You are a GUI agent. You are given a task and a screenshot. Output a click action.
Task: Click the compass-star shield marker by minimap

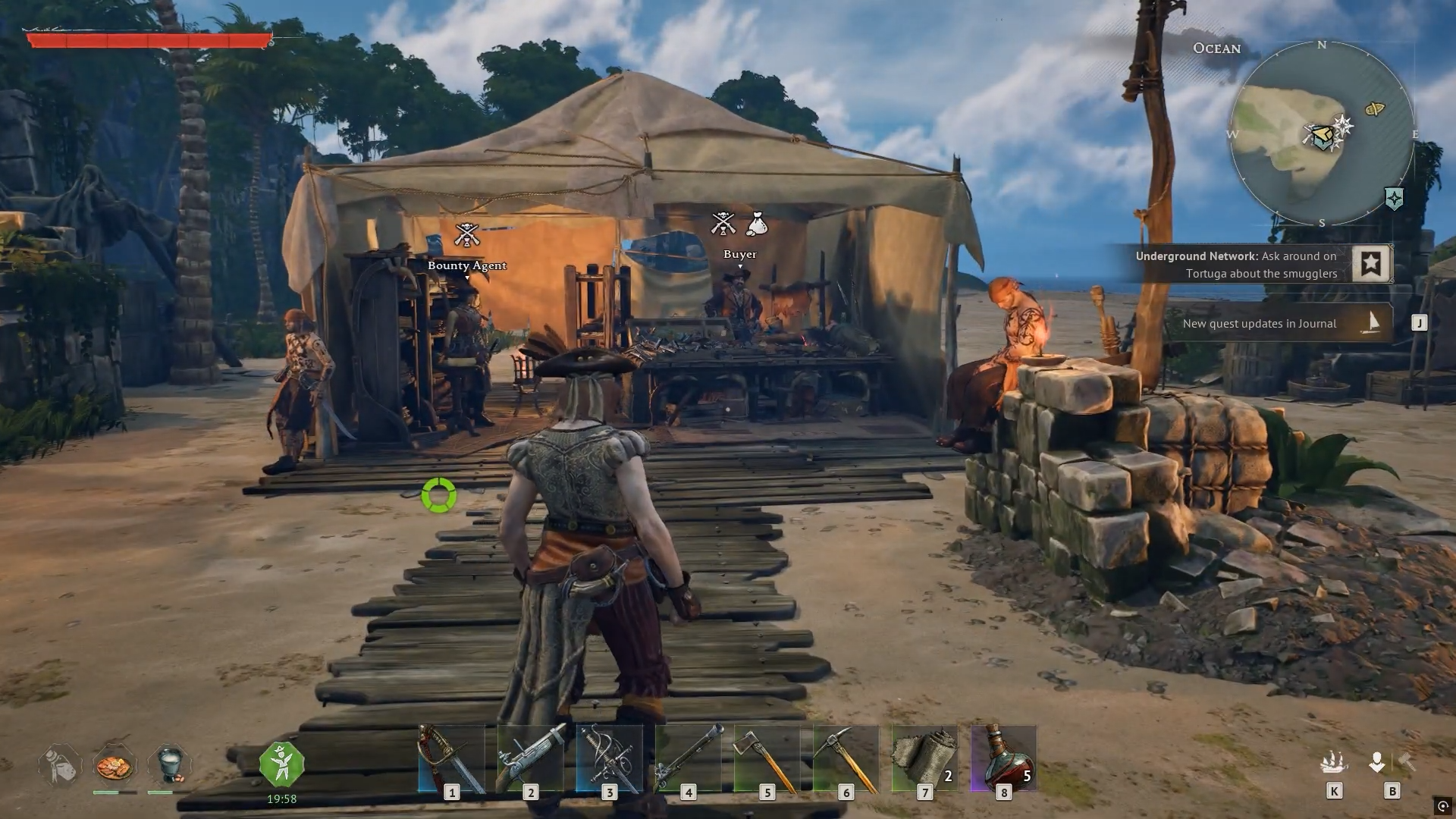pos(1394,199)
